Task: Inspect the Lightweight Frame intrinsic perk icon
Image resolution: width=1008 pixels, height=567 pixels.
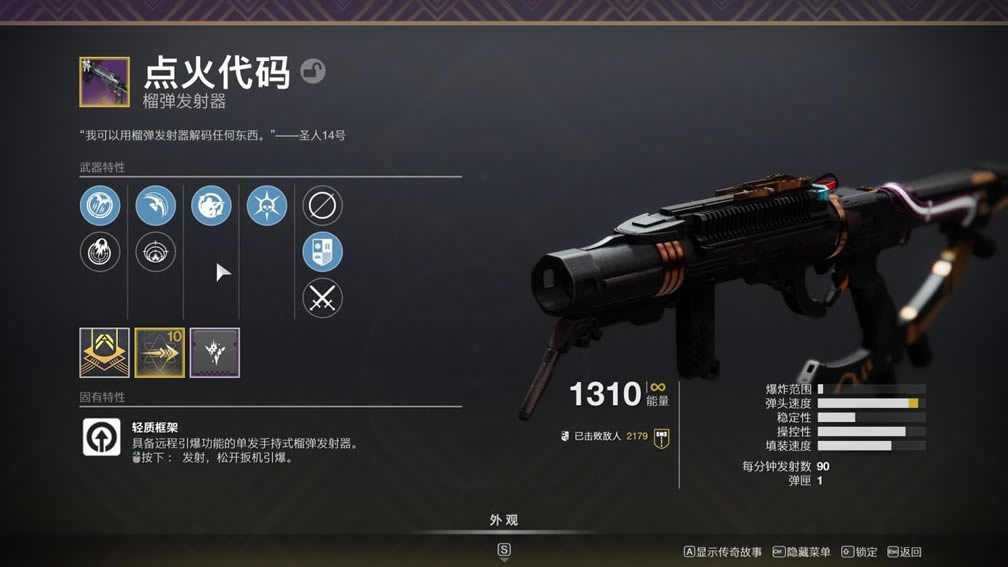Action: 101,438
